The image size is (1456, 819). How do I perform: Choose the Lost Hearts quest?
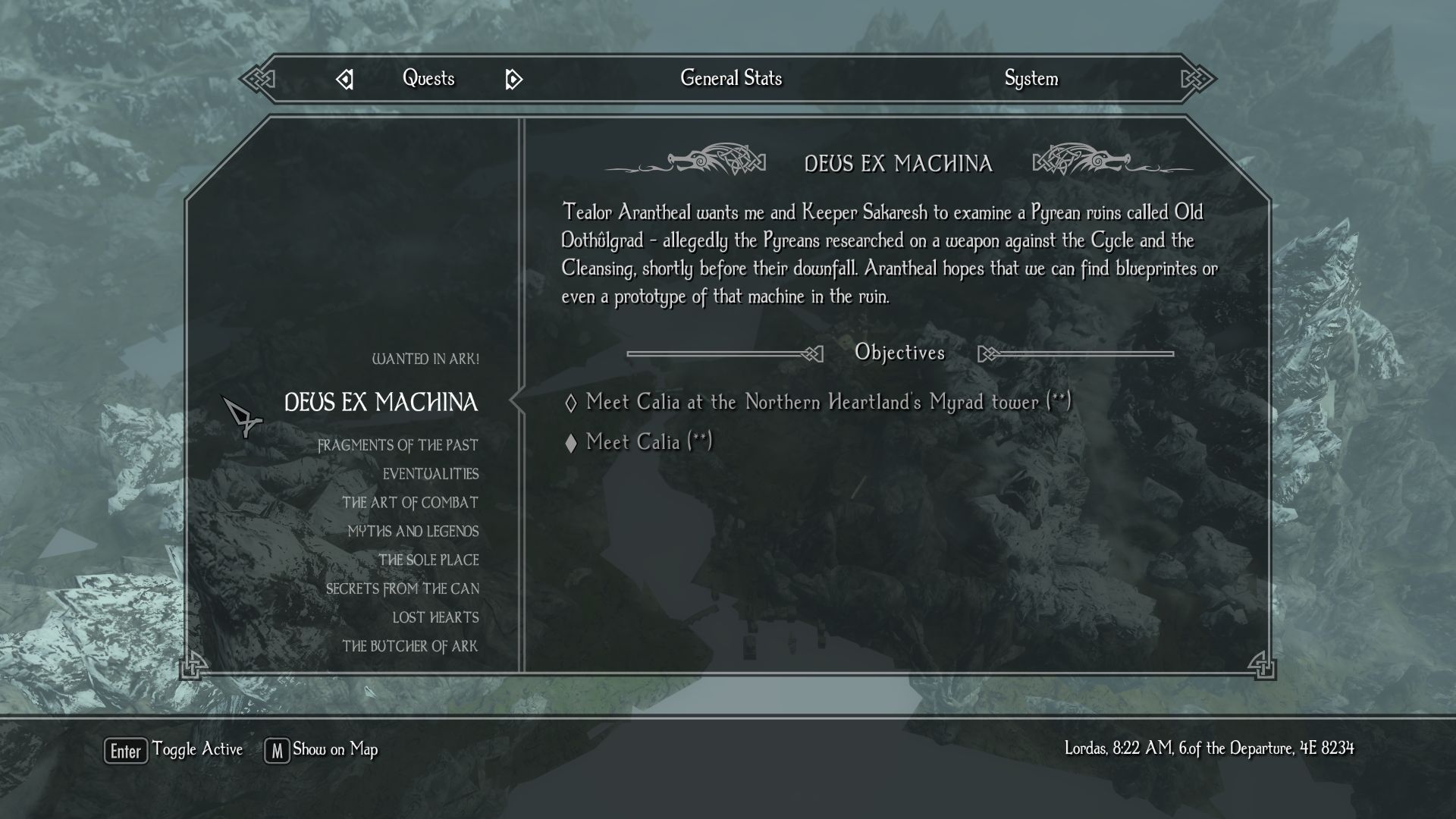pyautogui.click(x=435, y=618)
